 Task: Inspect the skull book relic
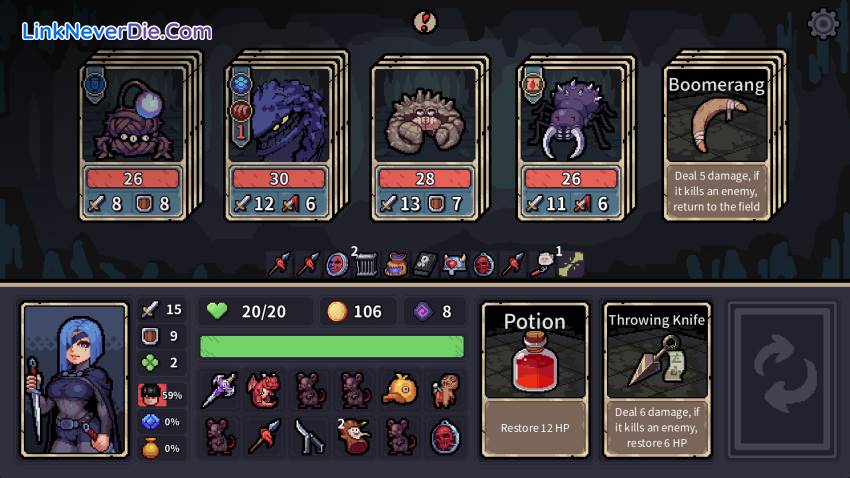[x=424, y=264]
